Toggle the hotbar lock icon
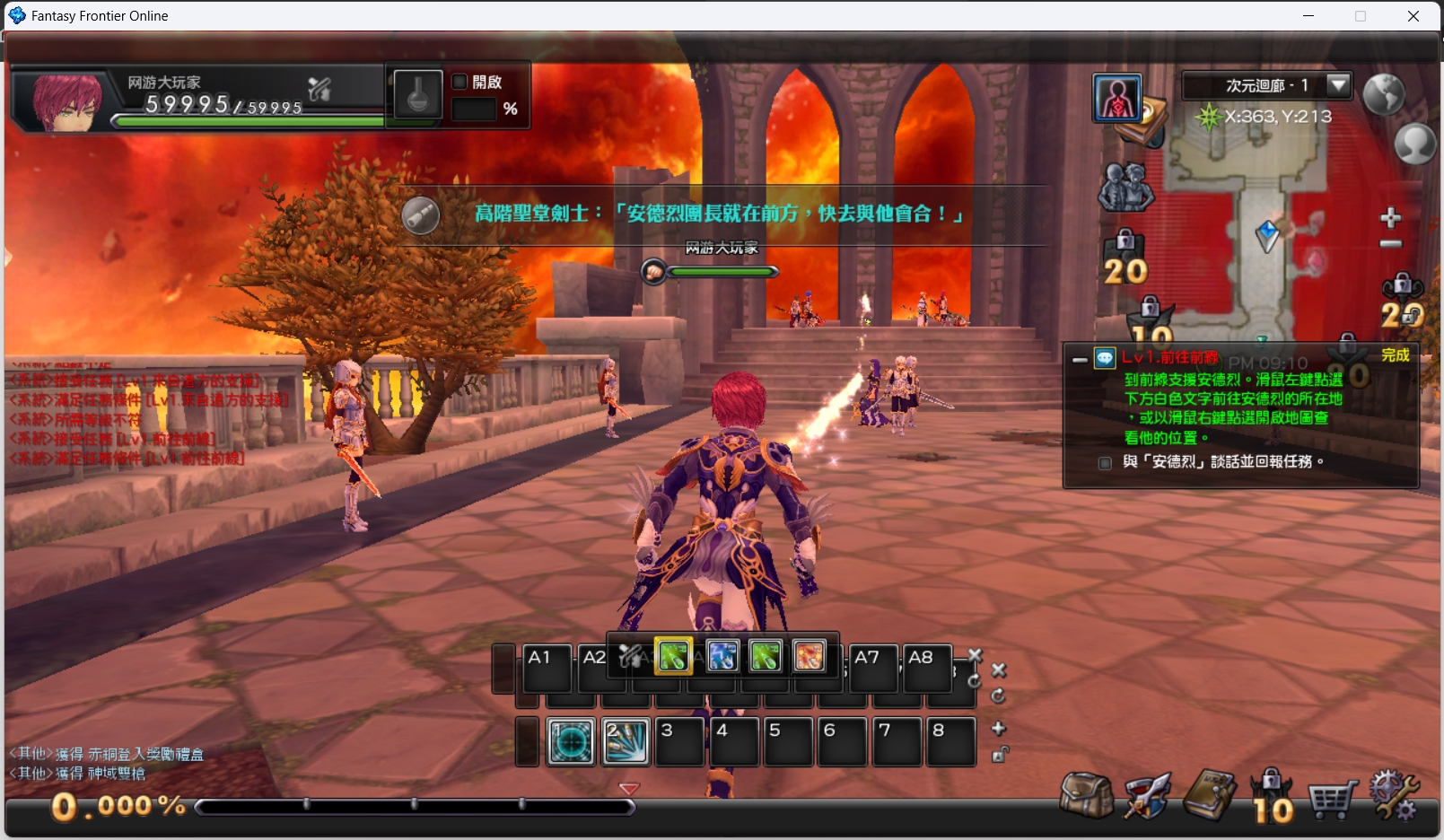The height and width of the screenshot is (840, 1444). click(x=1000, y=755)
